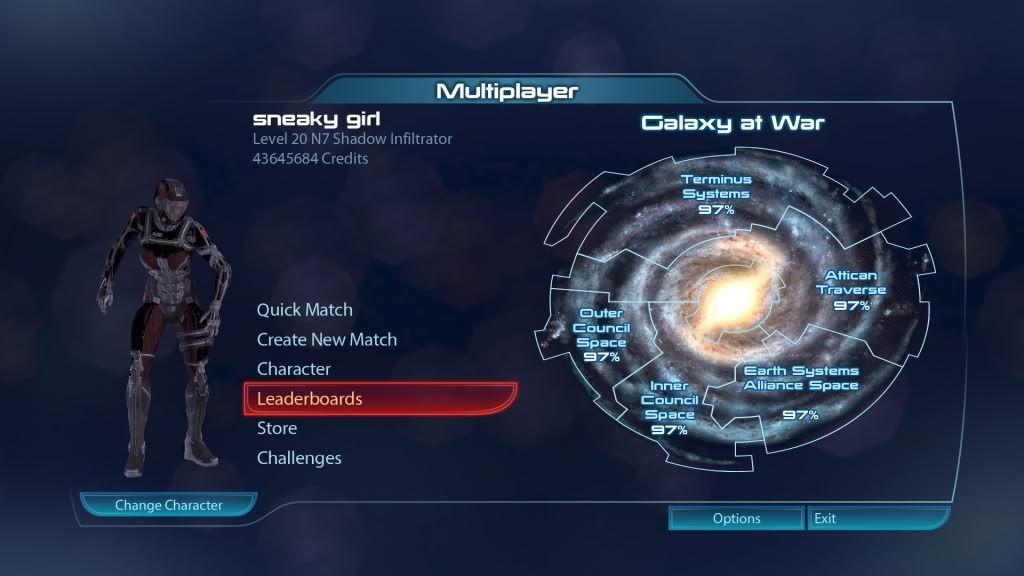
Task: Select Terminus Systems on the galaxy map
Action: [716, 194]
